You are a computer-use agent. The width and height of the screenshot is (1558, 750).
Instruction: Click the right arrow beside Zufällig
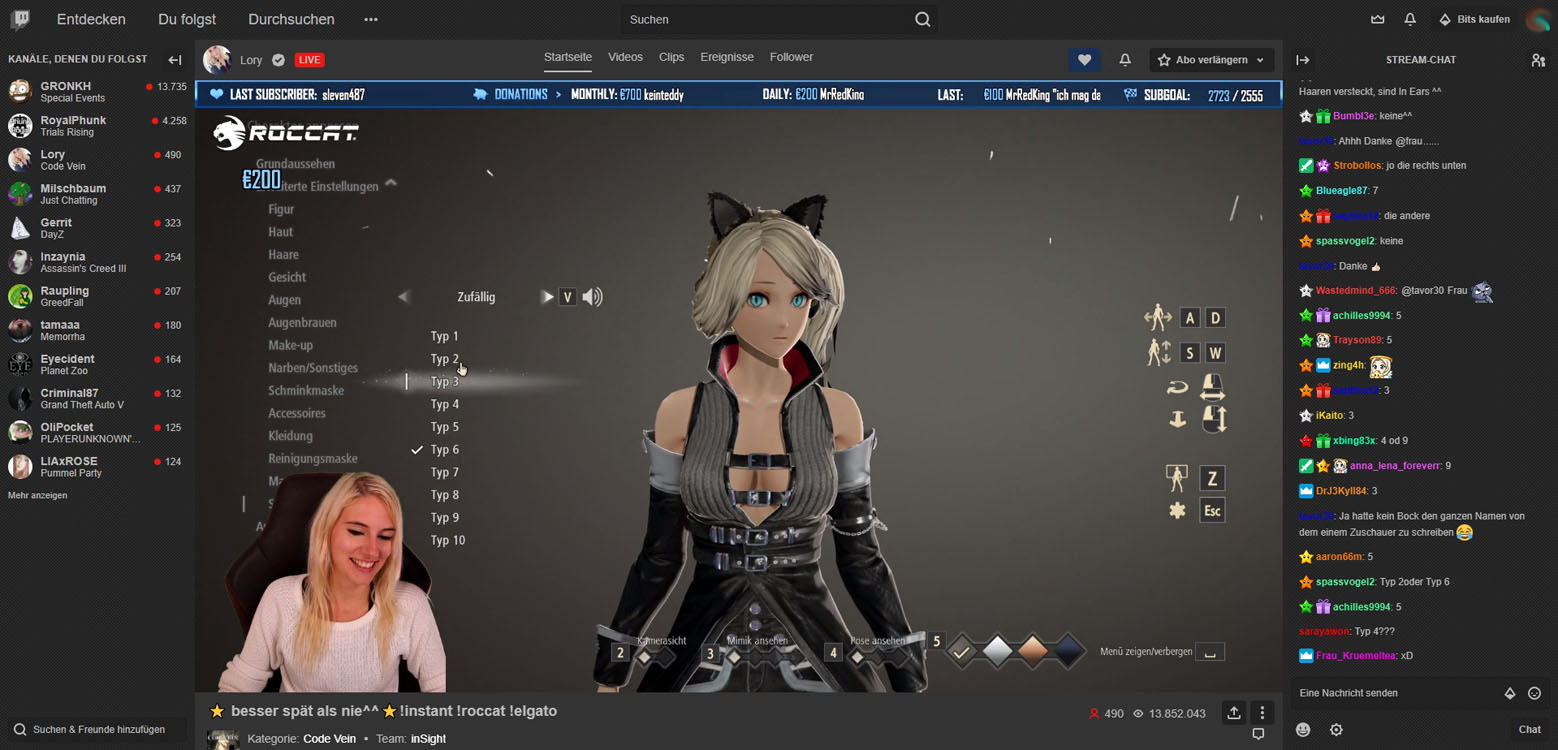546,297
